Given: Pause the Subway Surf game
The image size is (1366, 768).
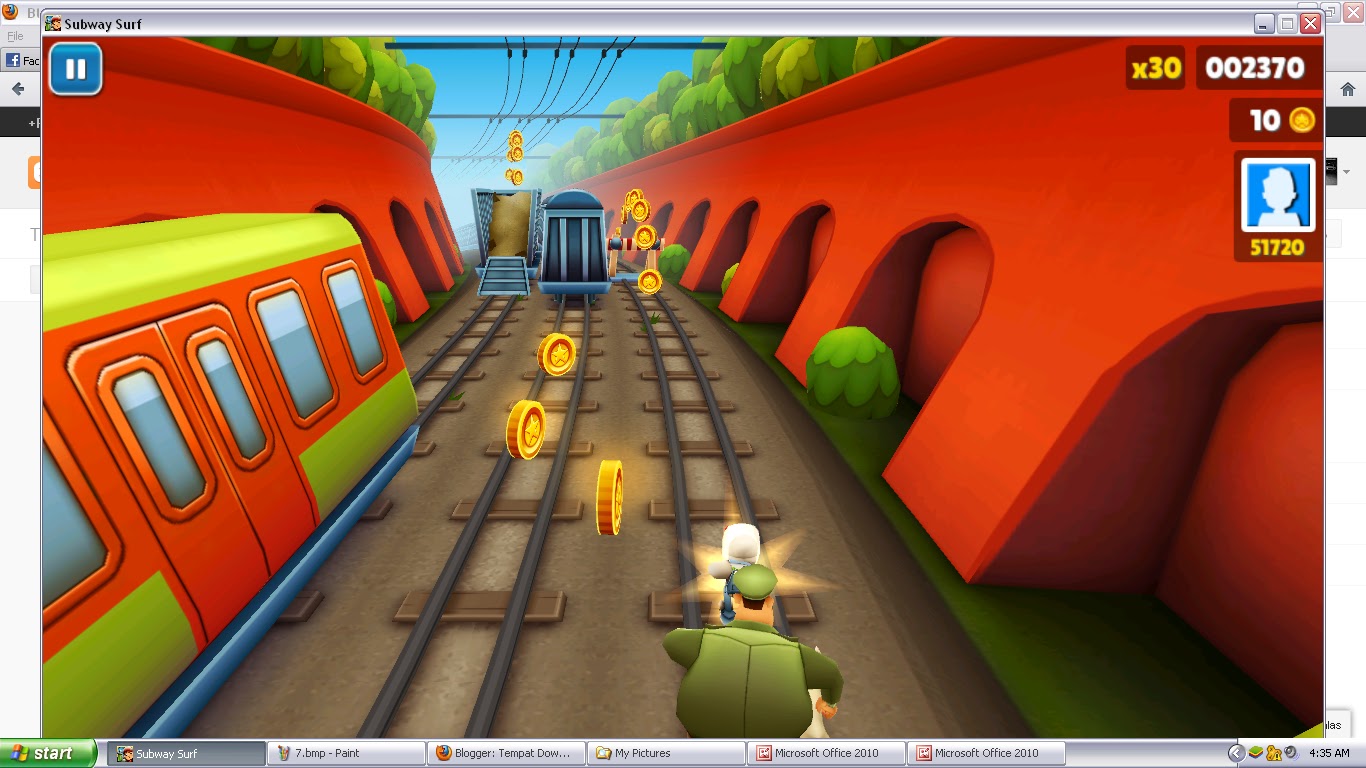Looking at the screenshot, I should [x=75, y=68].
